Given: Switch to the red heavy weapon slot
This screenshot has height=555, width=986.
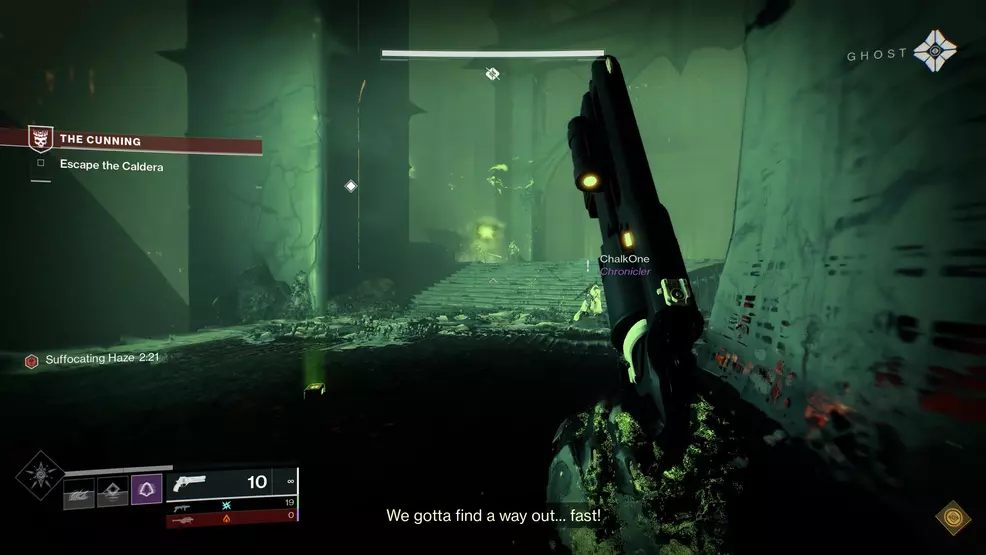Looking at the screenshot, I should [x=232, y=517].
